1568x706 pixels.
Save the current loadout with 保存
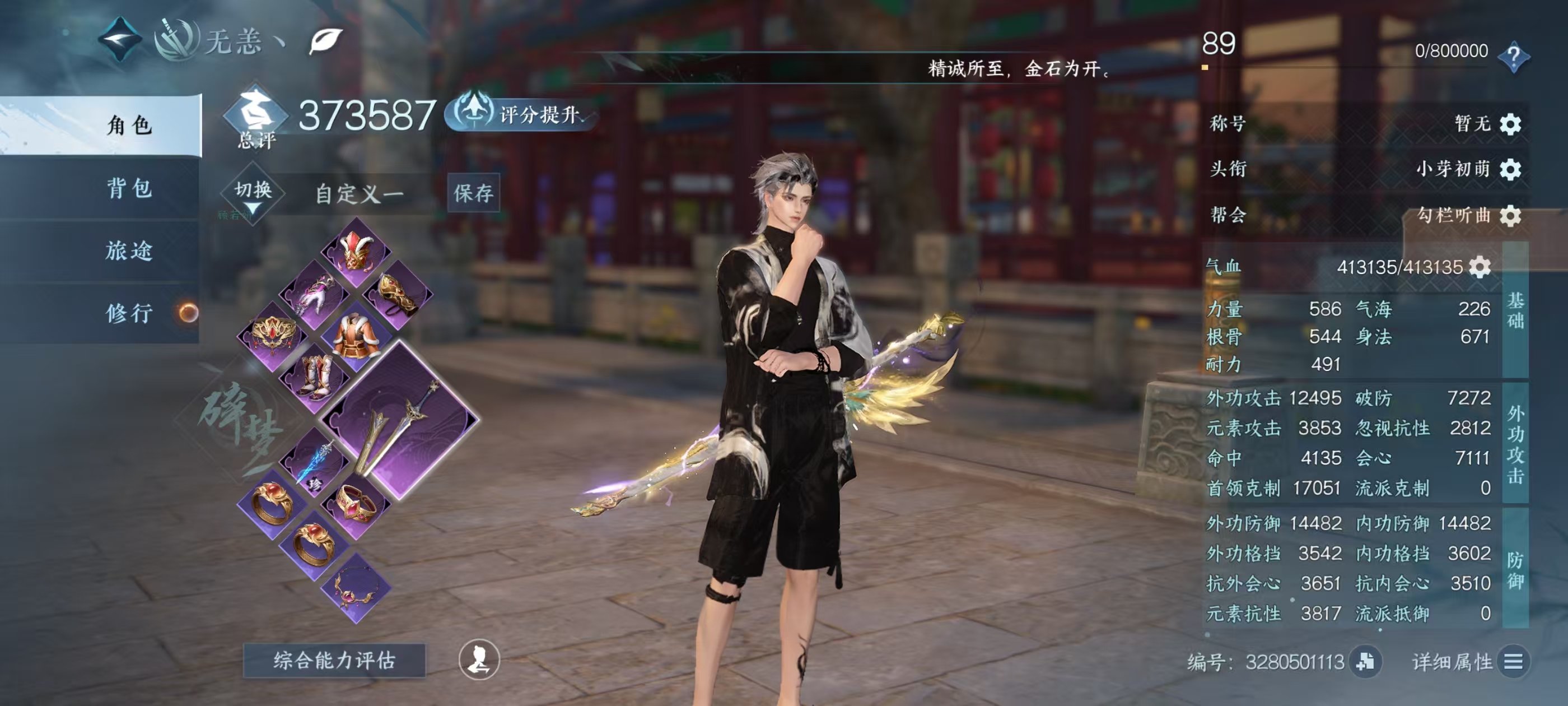(473, 193)
